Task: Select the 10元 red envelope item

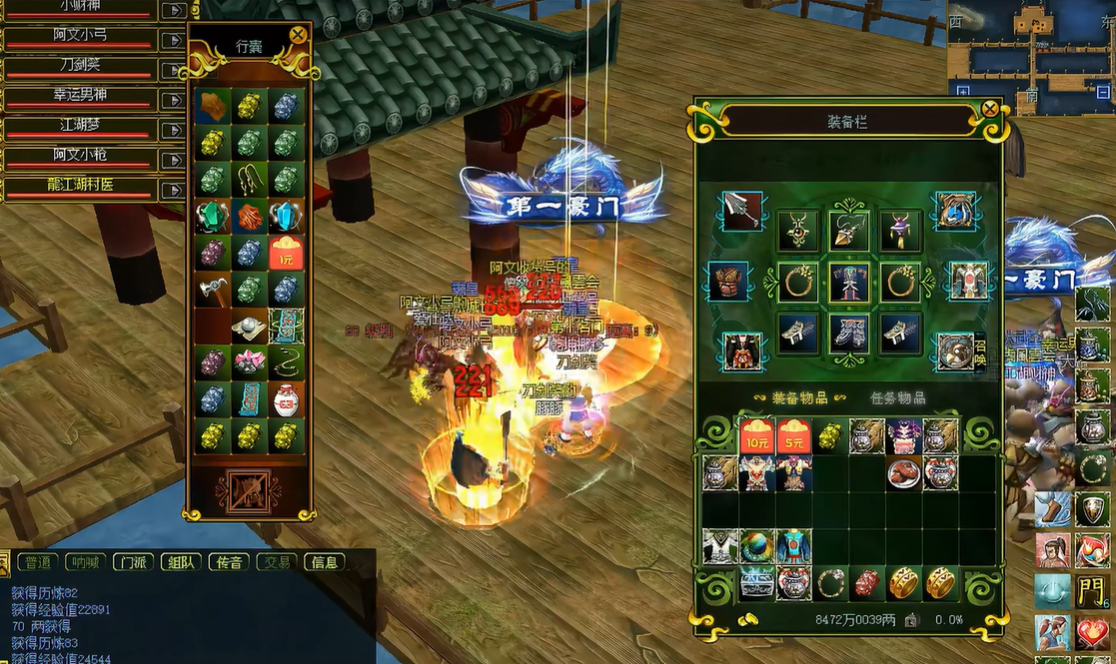Action: (x=756, y=436)
